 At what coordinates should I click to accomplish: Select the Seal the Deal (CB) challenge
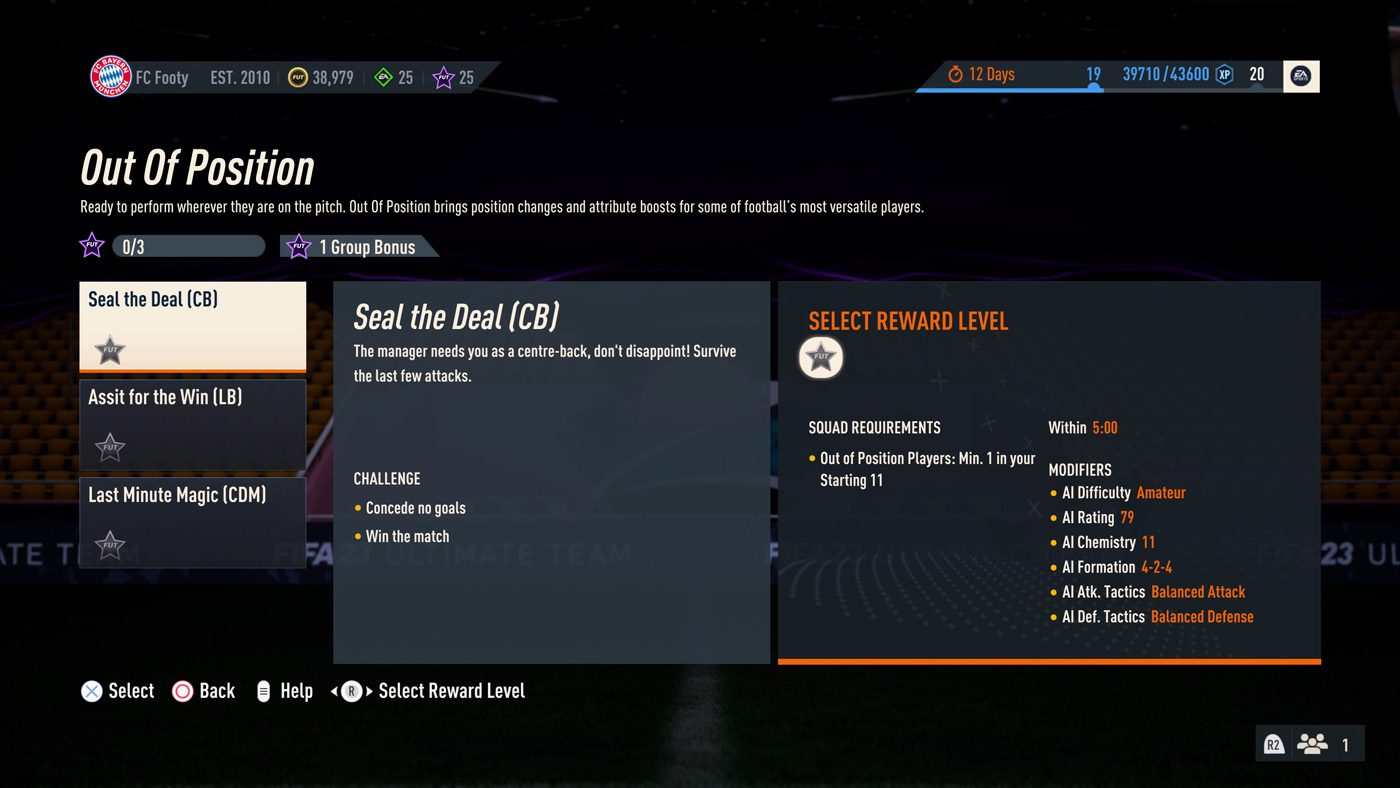tap(193, 326)
